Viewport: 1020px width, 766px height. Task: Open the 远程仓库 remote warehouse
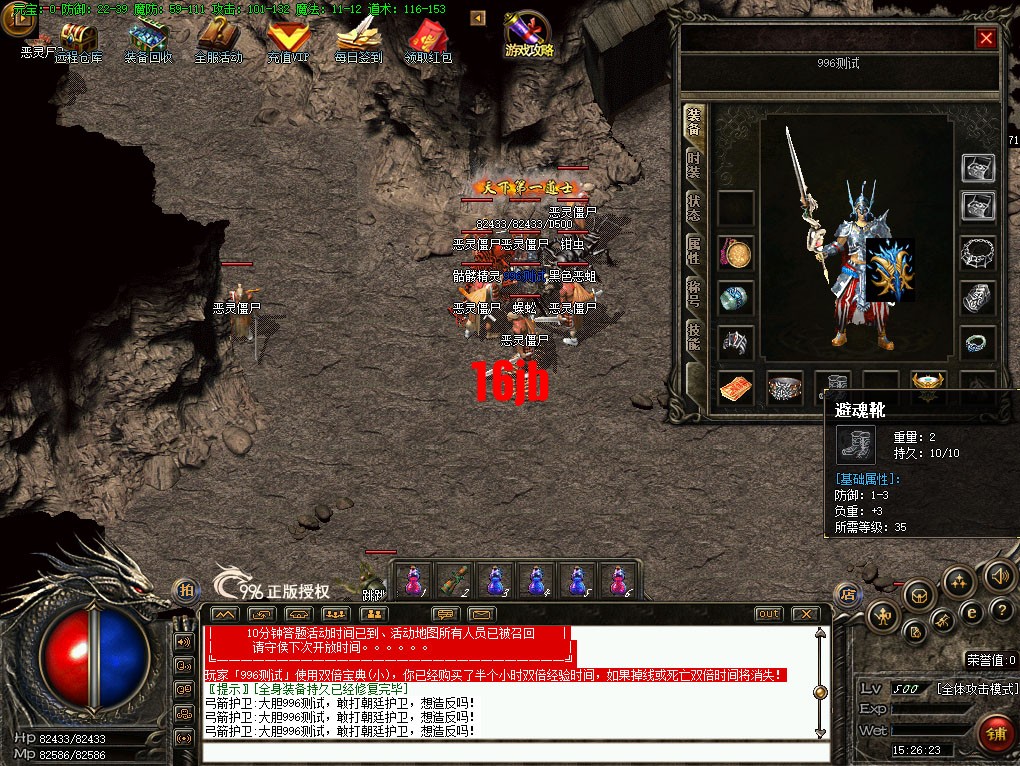point(78,43)
